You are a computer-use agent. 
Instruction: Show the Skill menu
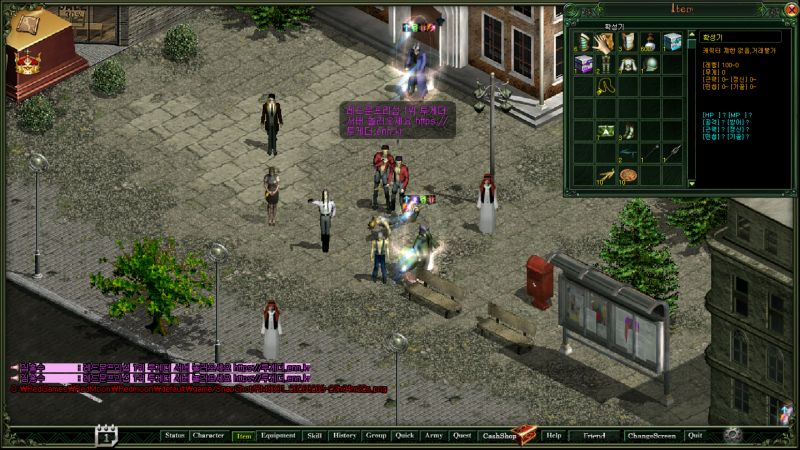pyautogui.click(x=314, y=436)
